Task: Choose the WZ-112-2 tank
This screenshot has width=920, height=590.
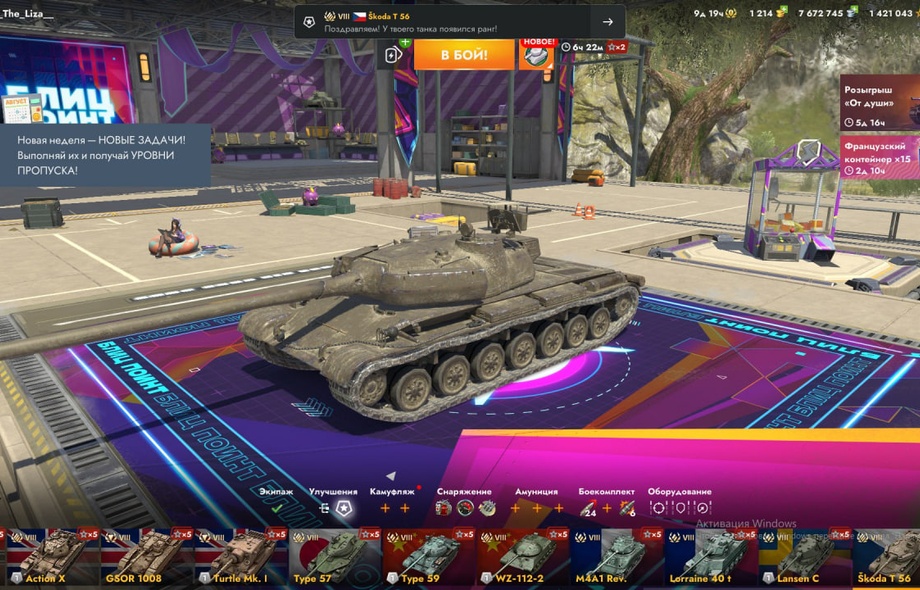Action: pos(522,558)
